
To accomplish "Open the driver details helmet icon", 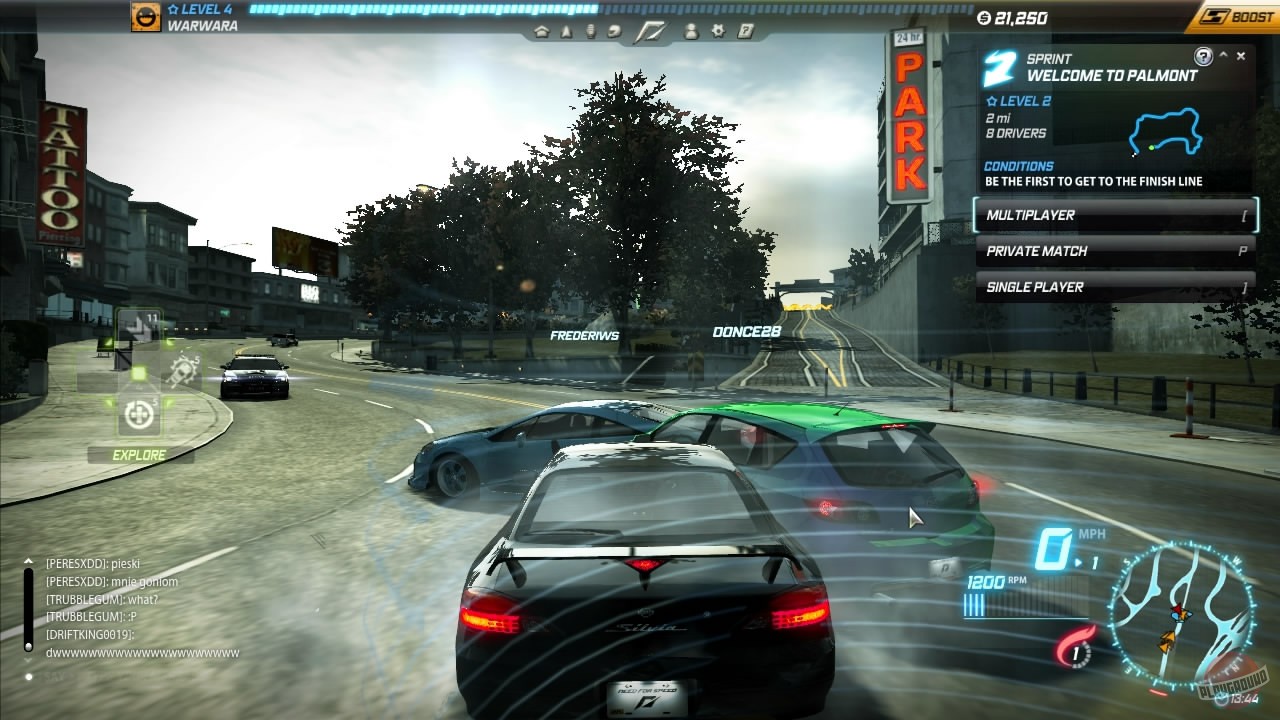I will [x=615, y=31].
